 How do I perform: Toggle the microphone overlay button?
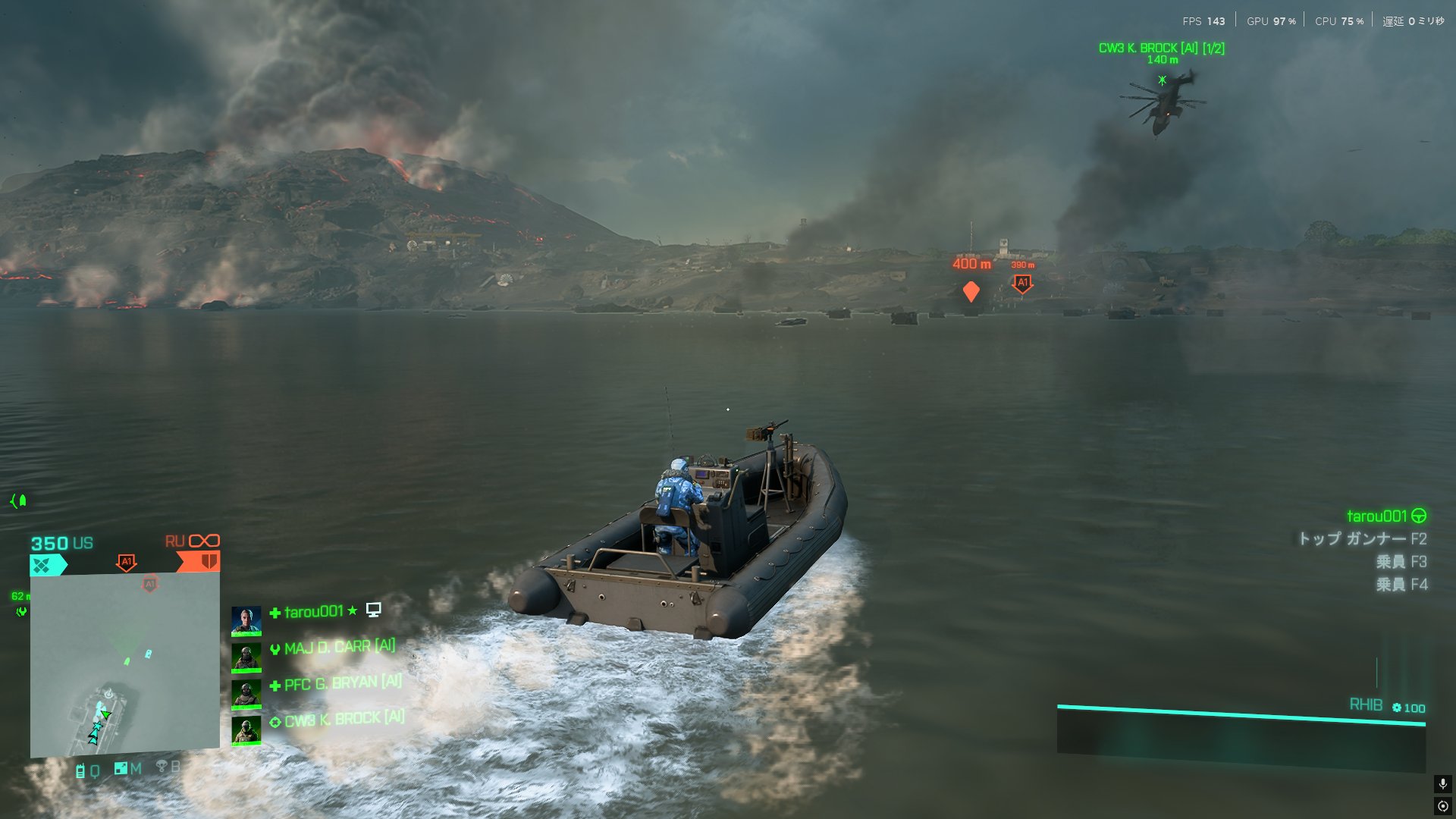point(1442,784)
